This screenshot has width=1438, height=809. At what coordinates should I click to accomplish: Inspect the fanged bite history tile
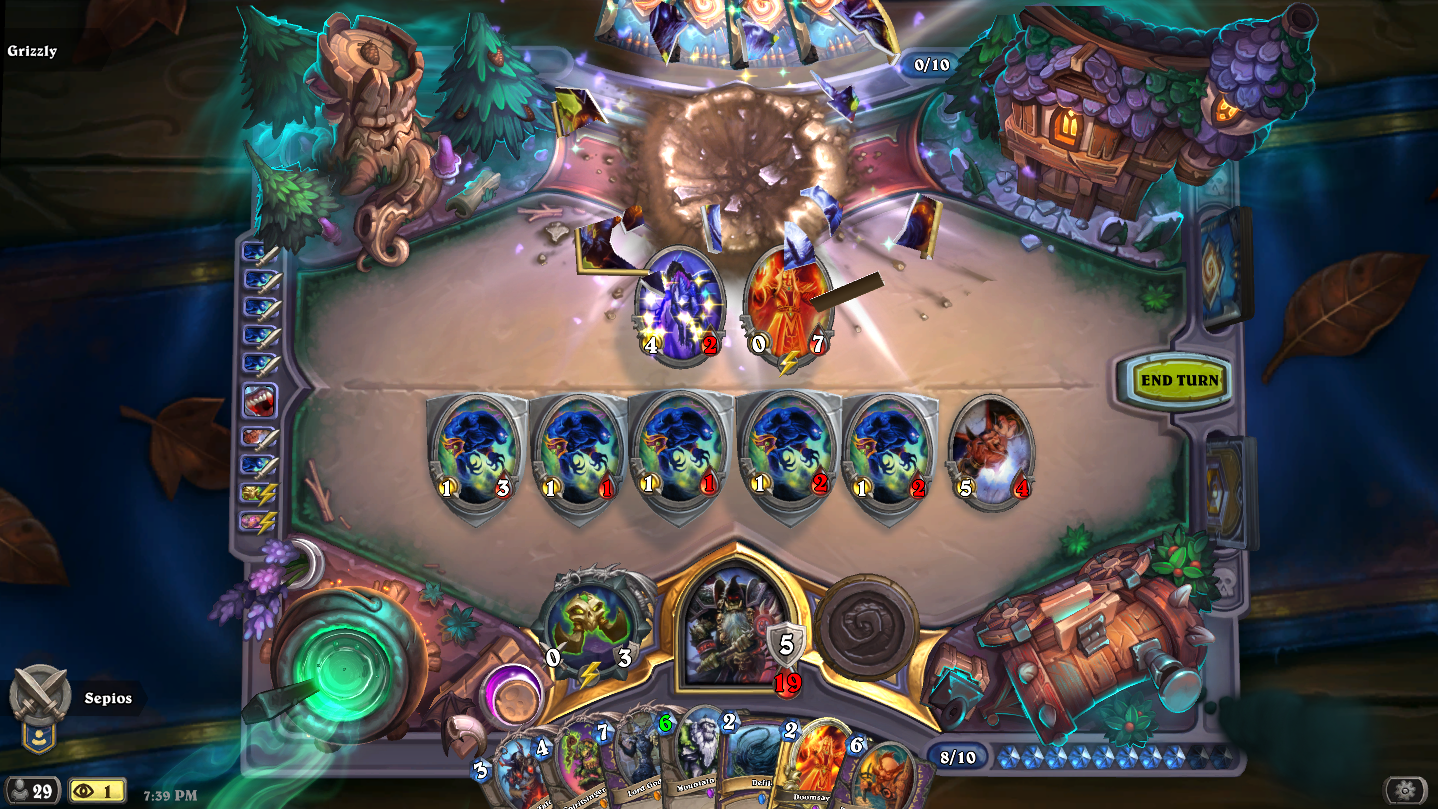(259, 402)
